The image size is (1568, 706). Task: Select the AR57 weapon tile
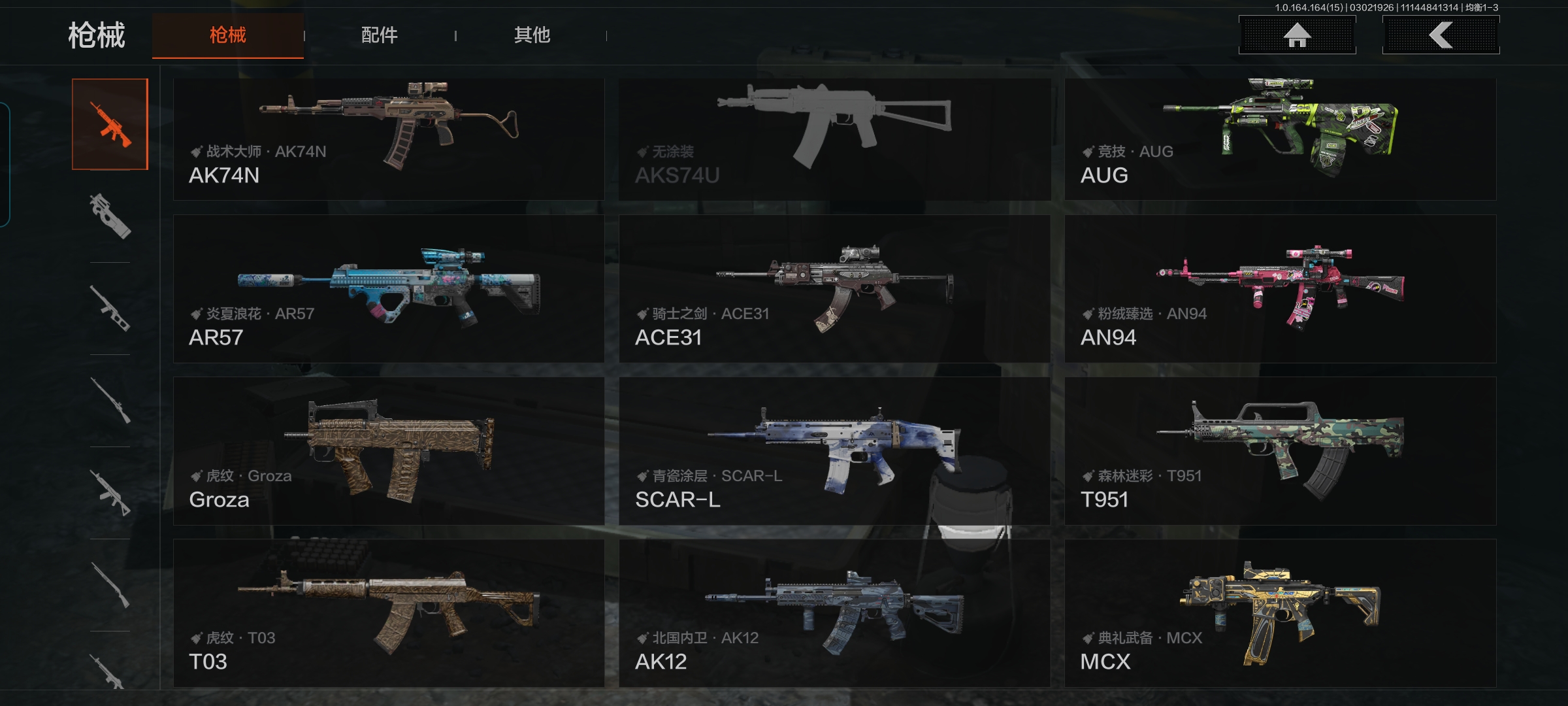pos(389,288)
